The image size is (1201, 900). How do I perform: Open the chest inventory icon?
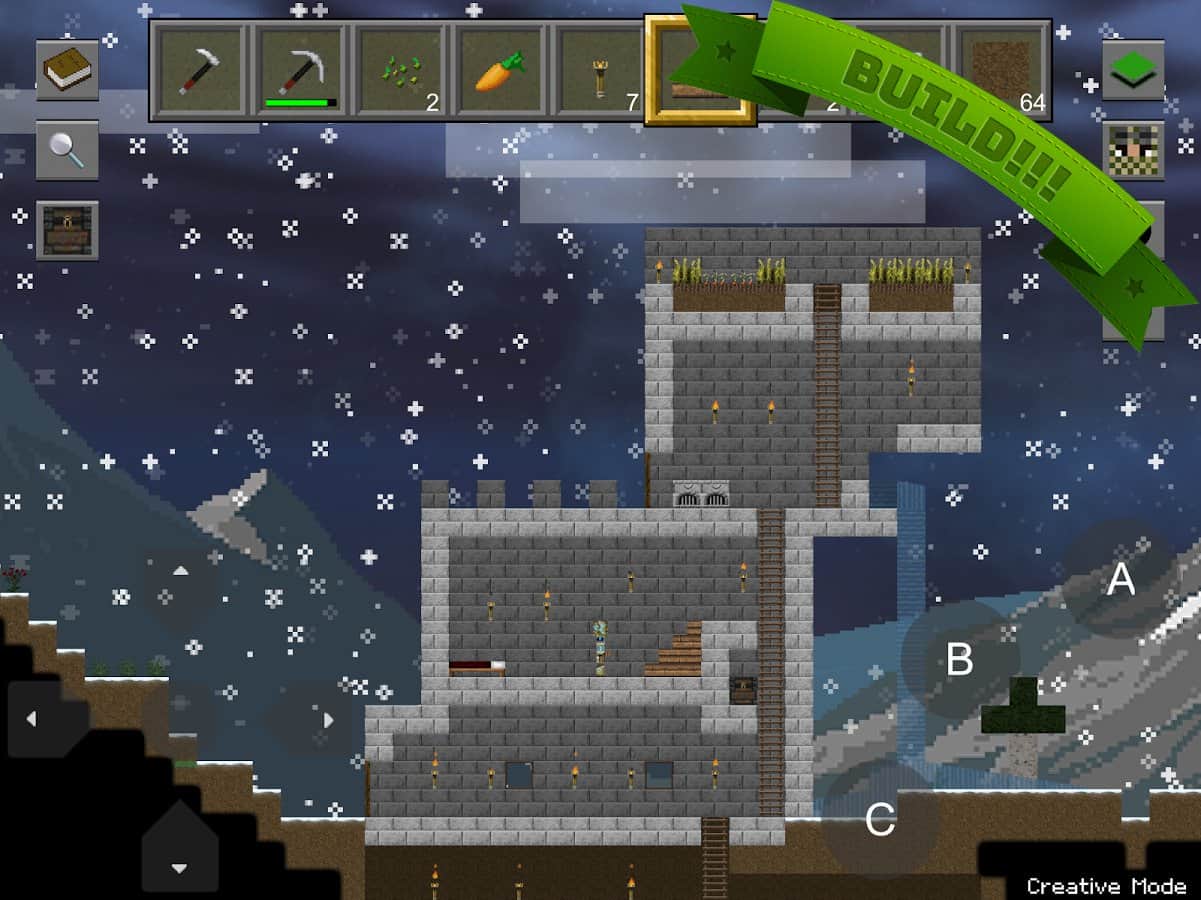click(x=68, y=231)
